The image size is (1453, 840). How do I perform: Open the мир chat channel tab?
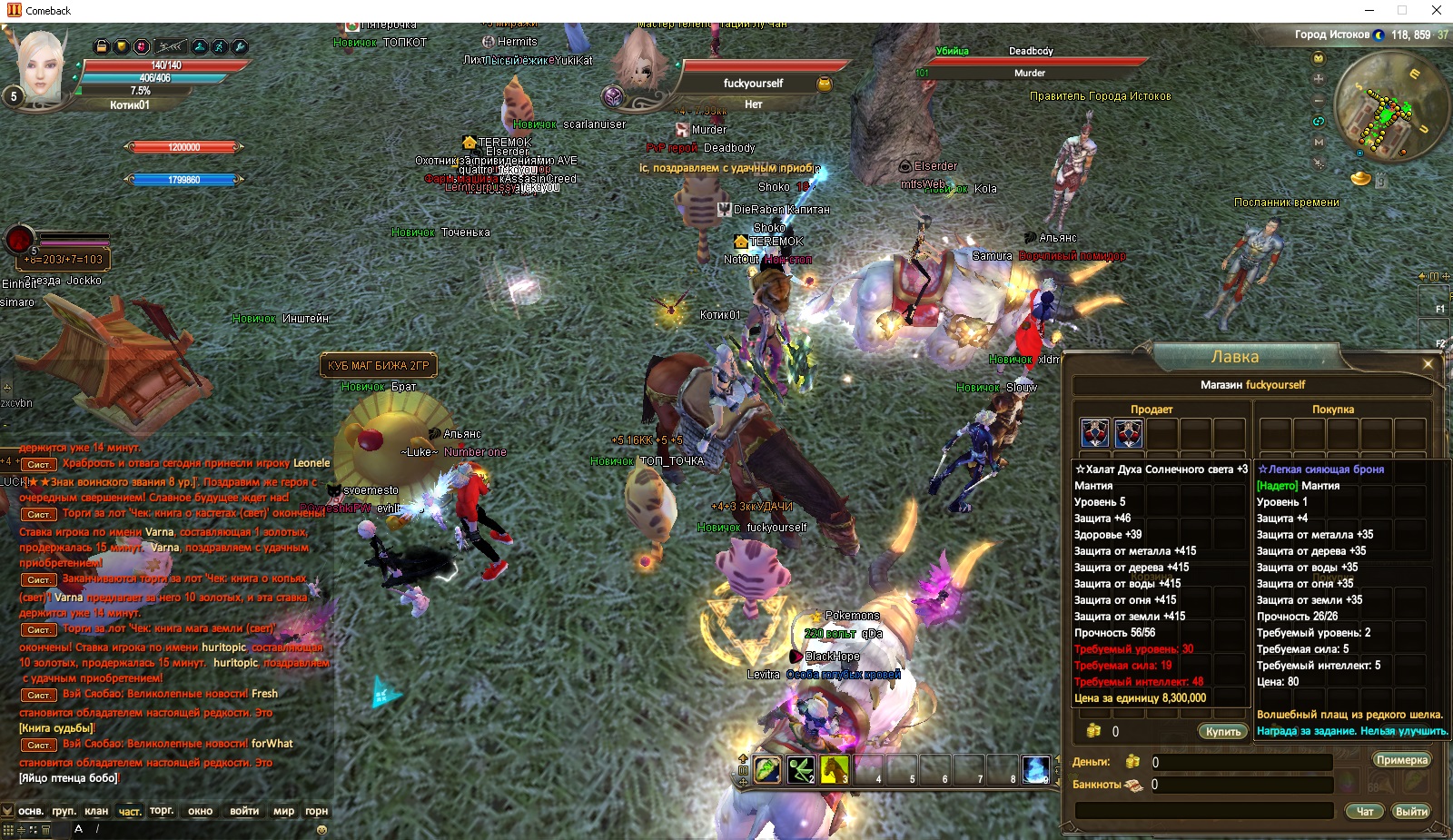(283, 811)
